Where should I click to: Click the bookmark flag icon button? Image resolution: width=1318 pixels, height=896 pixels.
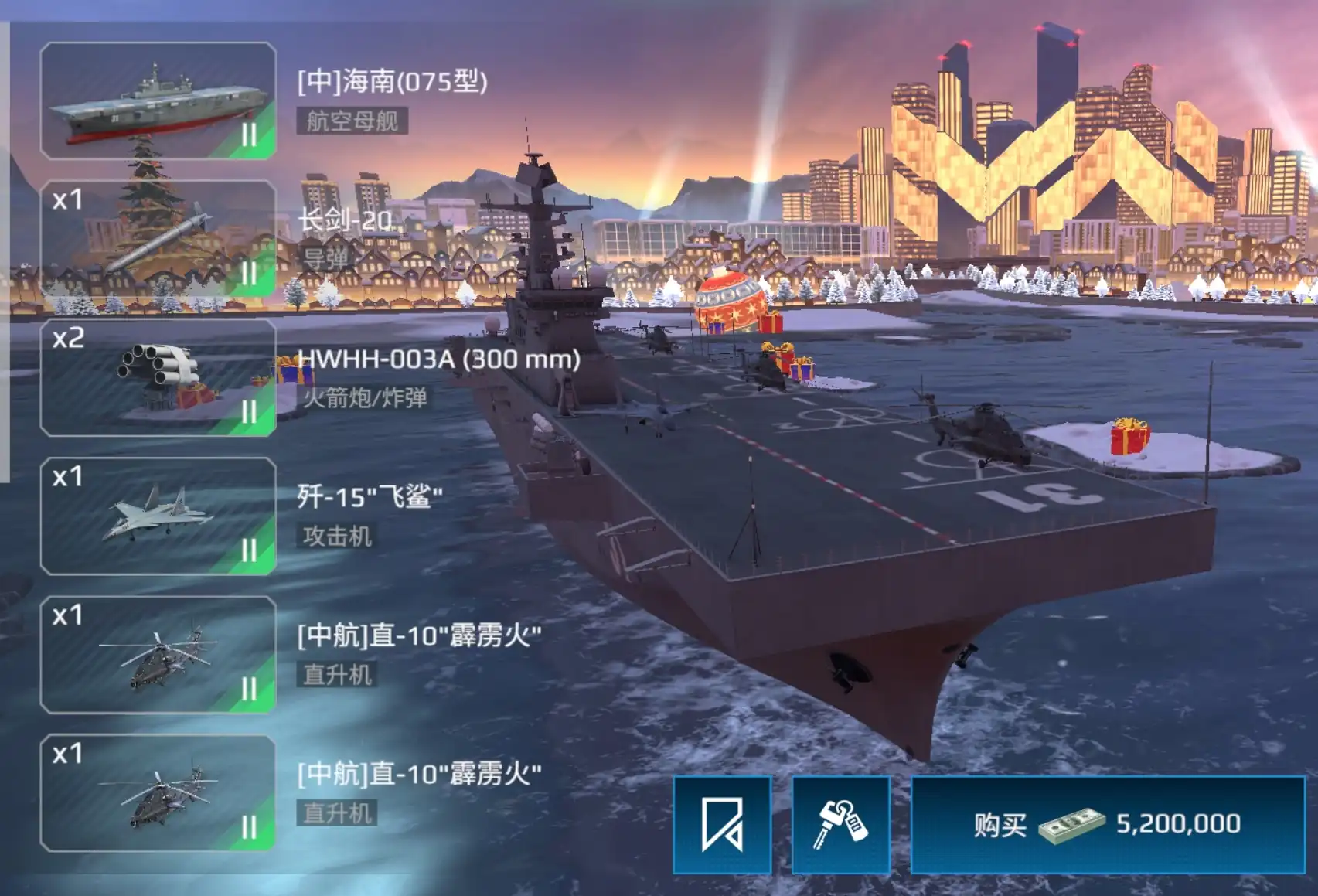[722, 825]
